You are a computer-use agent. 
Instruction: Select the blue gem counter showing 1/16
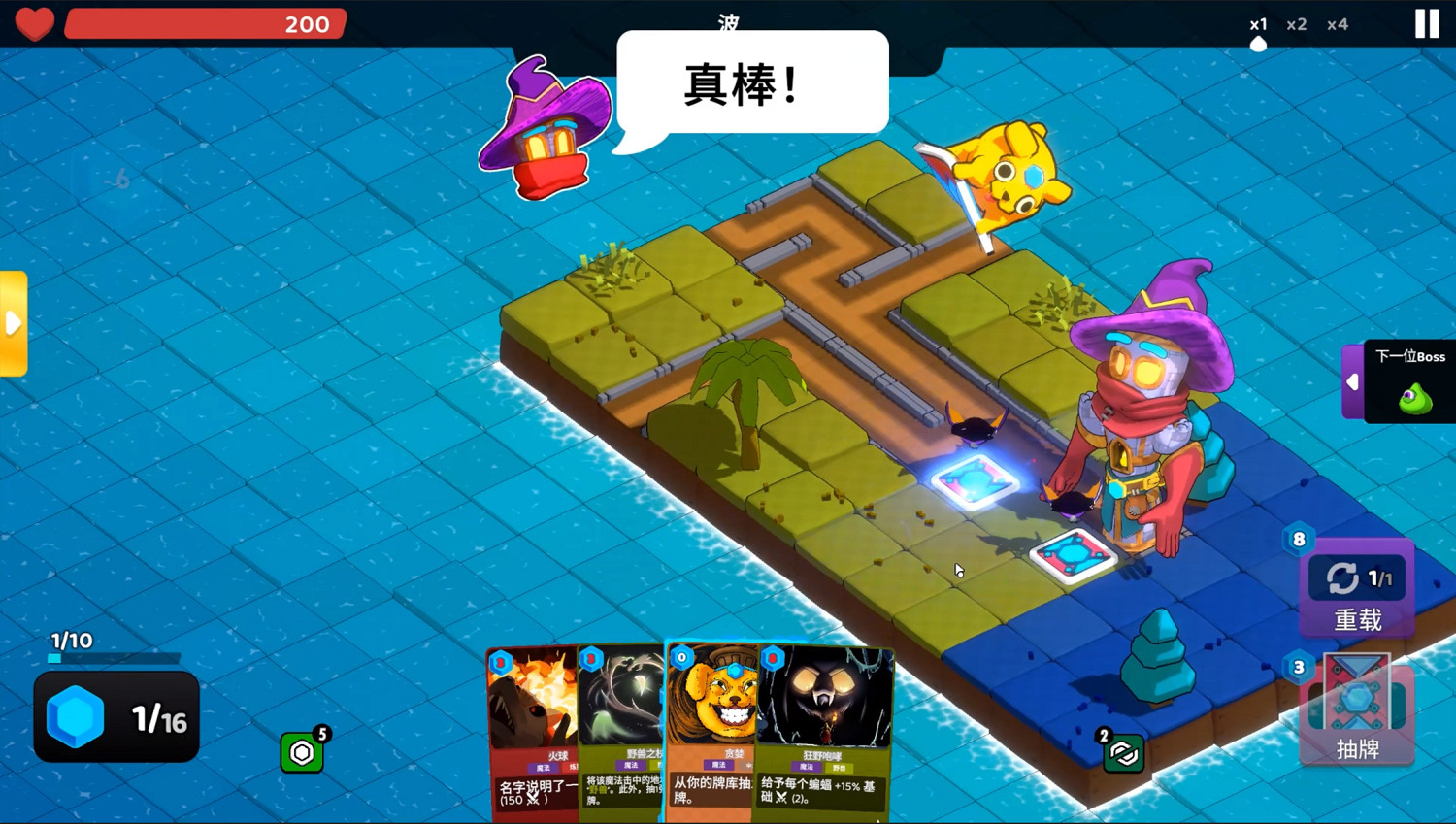click(x=116, y=718)
